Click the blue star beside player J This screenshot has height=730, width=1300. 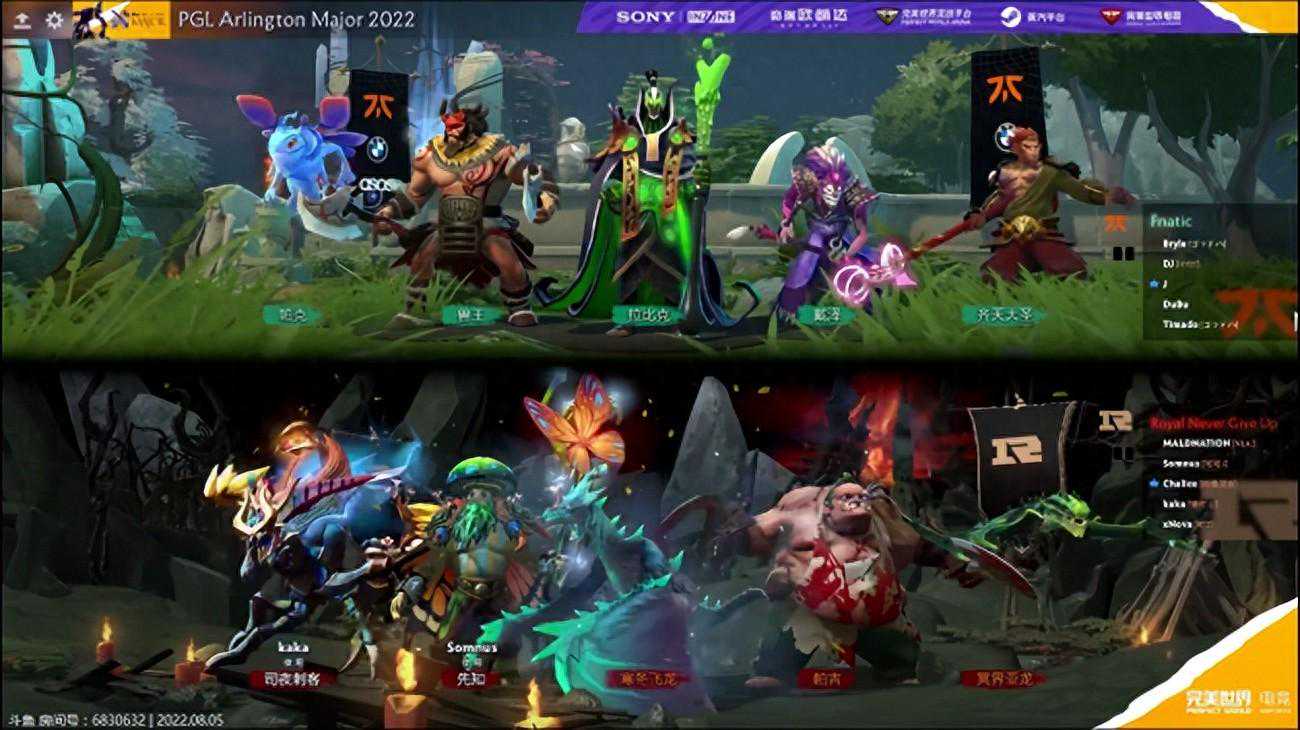tap(1153, 283)
